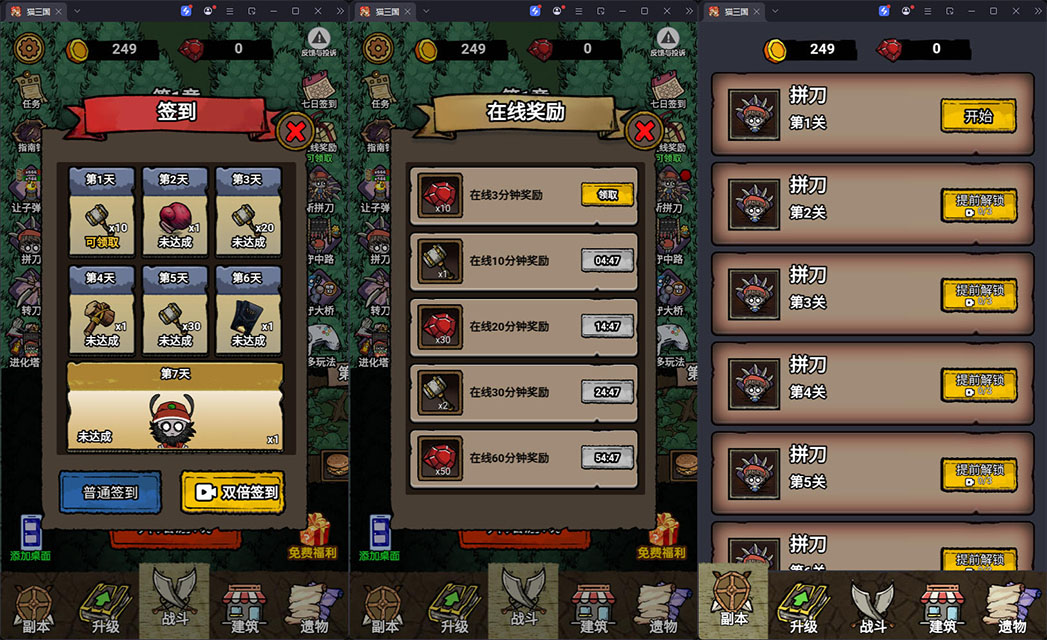Choose 双倍签到 double sign-in with video

pyautogui.click(x=233, y=492)
